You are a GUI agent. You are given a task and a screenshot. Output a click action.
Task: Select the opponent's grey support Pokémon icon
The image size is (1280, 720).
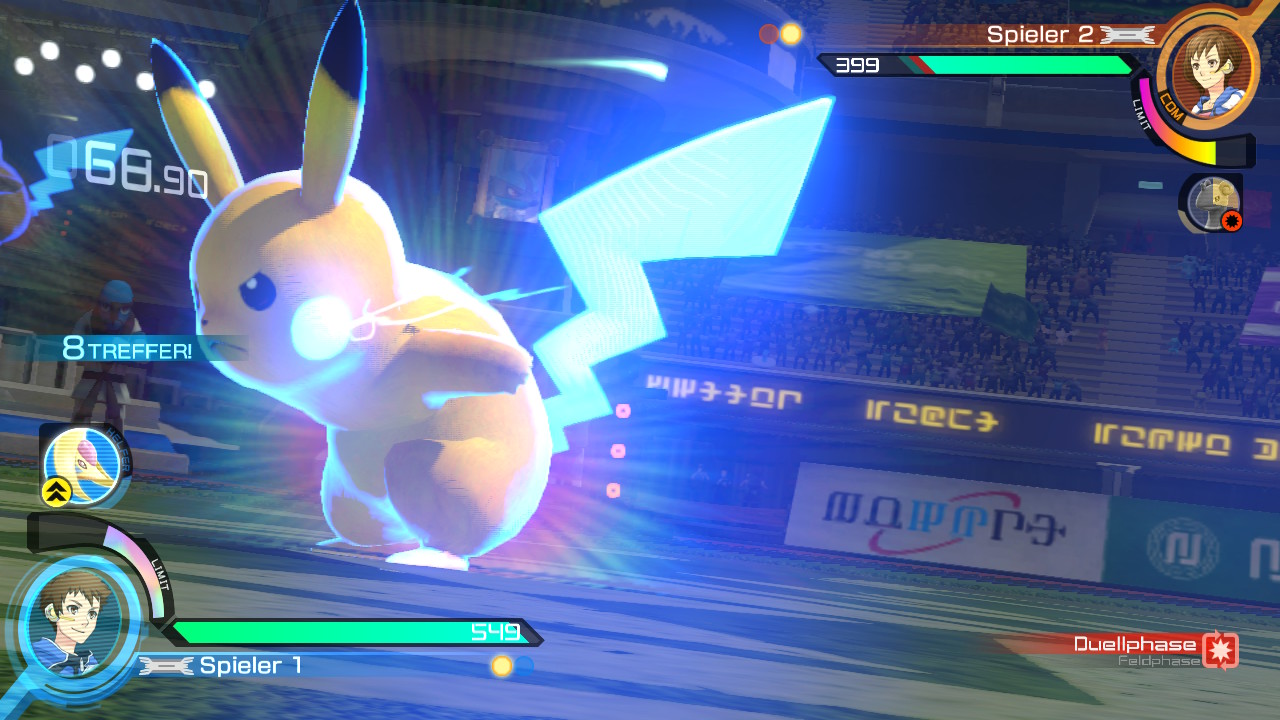pos(1210,203)
